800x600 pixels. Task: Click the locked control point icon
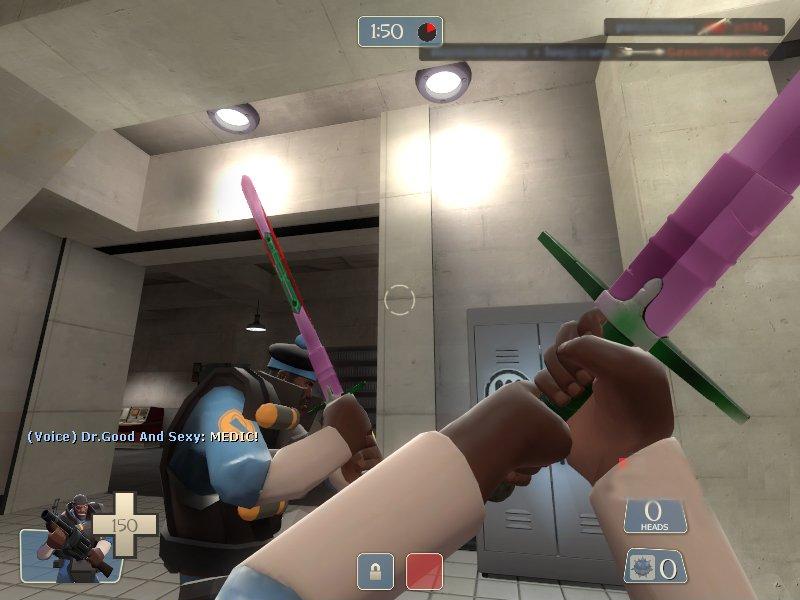tap(375, 572)
